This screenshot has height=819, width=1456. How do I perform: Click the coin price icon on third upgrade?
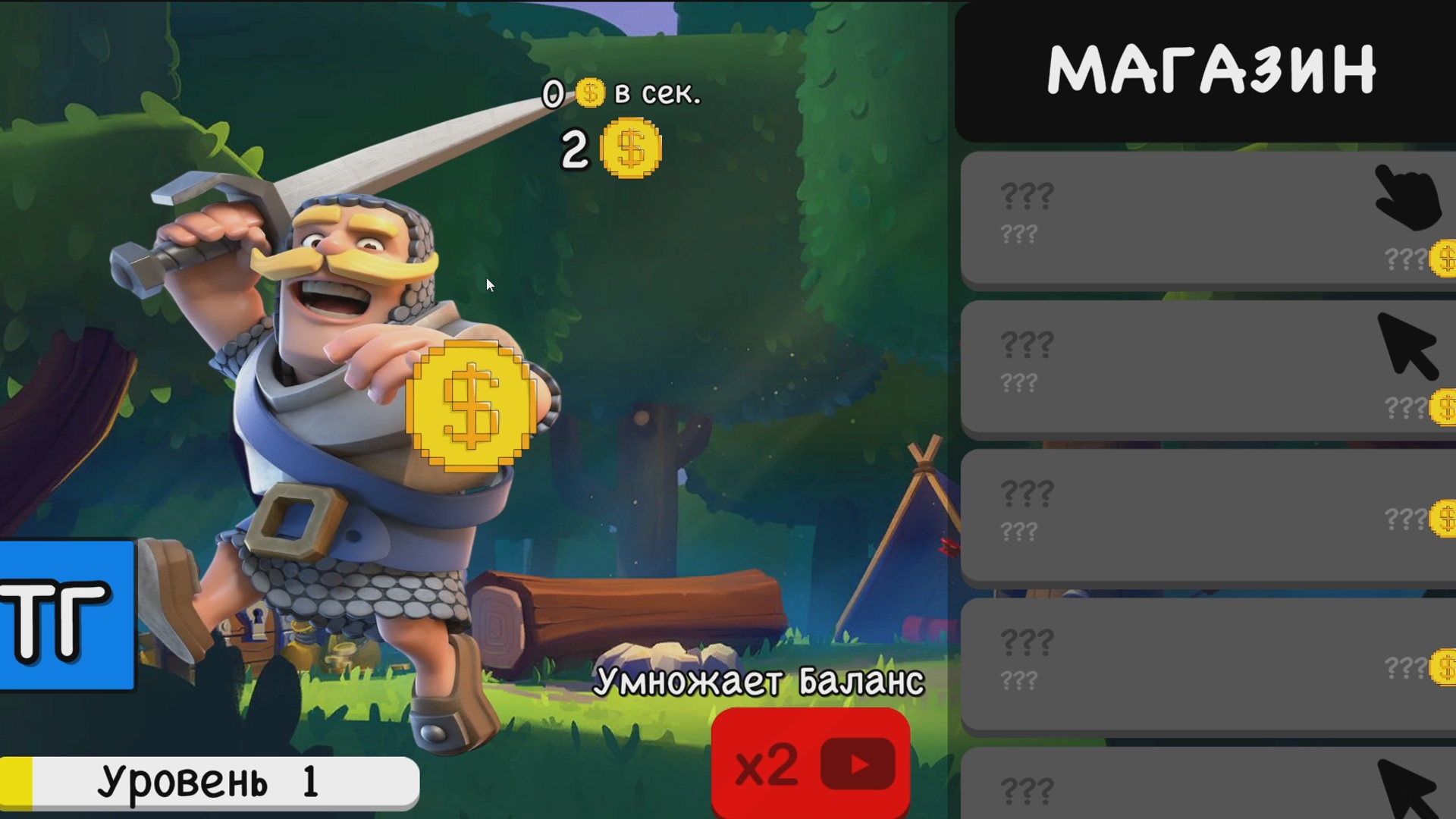pyautogui.click(x=1445, y=518)
